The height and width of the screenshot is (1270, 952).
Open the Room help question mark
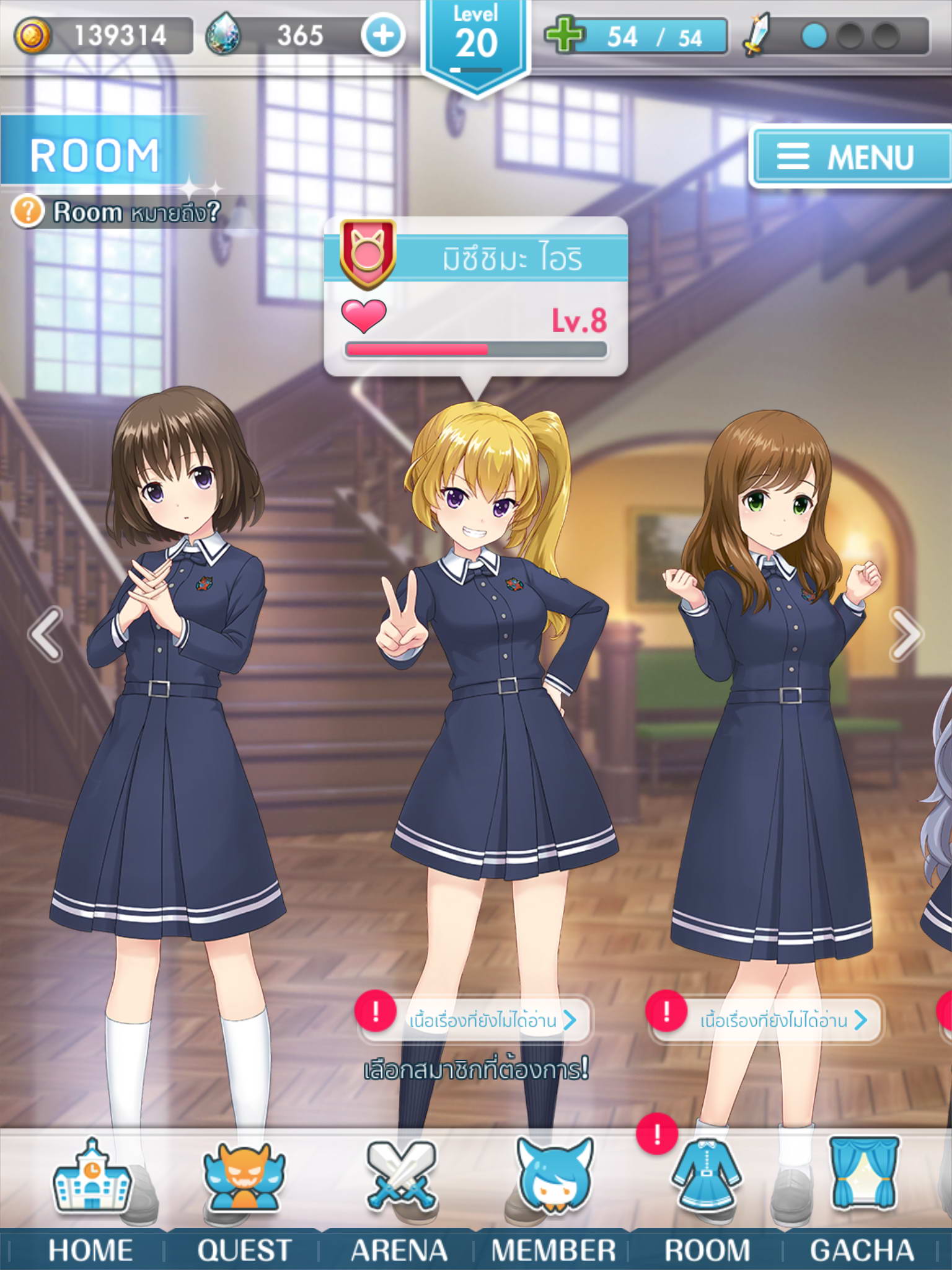coord(27,212)
